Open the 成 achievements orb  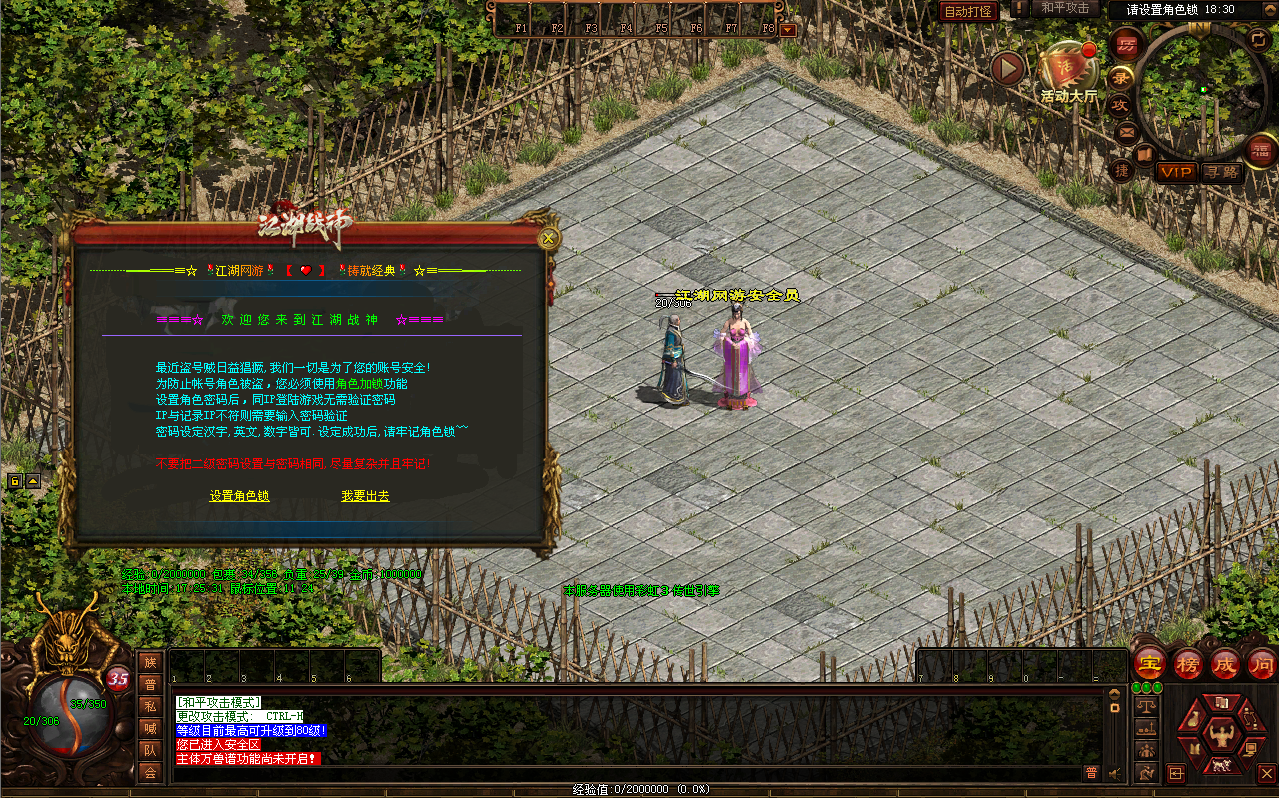(1224, 663)
